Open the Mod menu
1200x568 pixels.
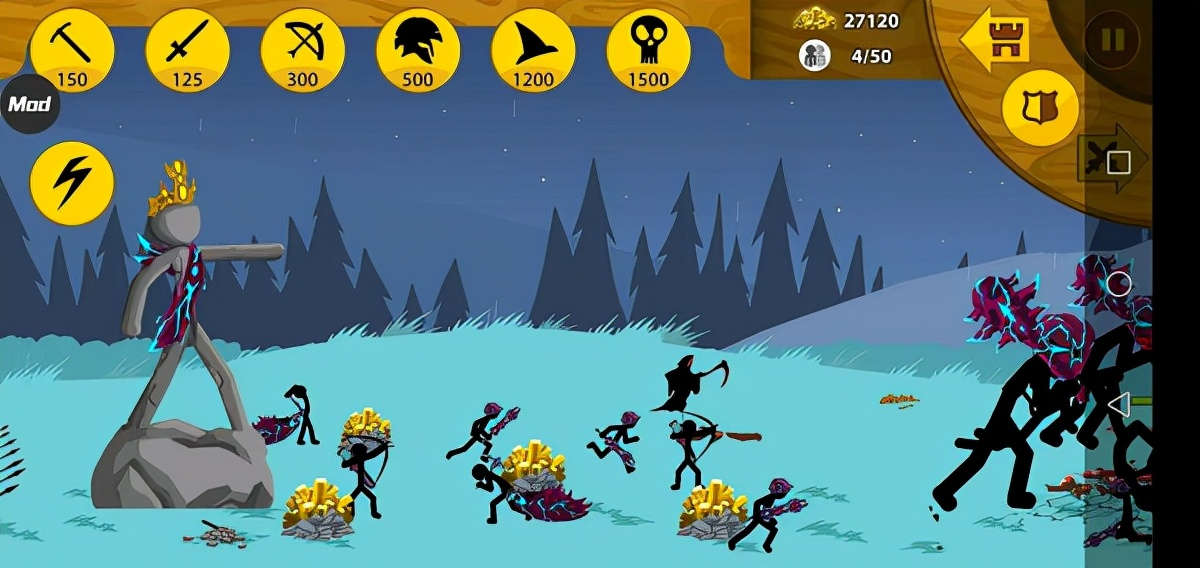(29, 104)
